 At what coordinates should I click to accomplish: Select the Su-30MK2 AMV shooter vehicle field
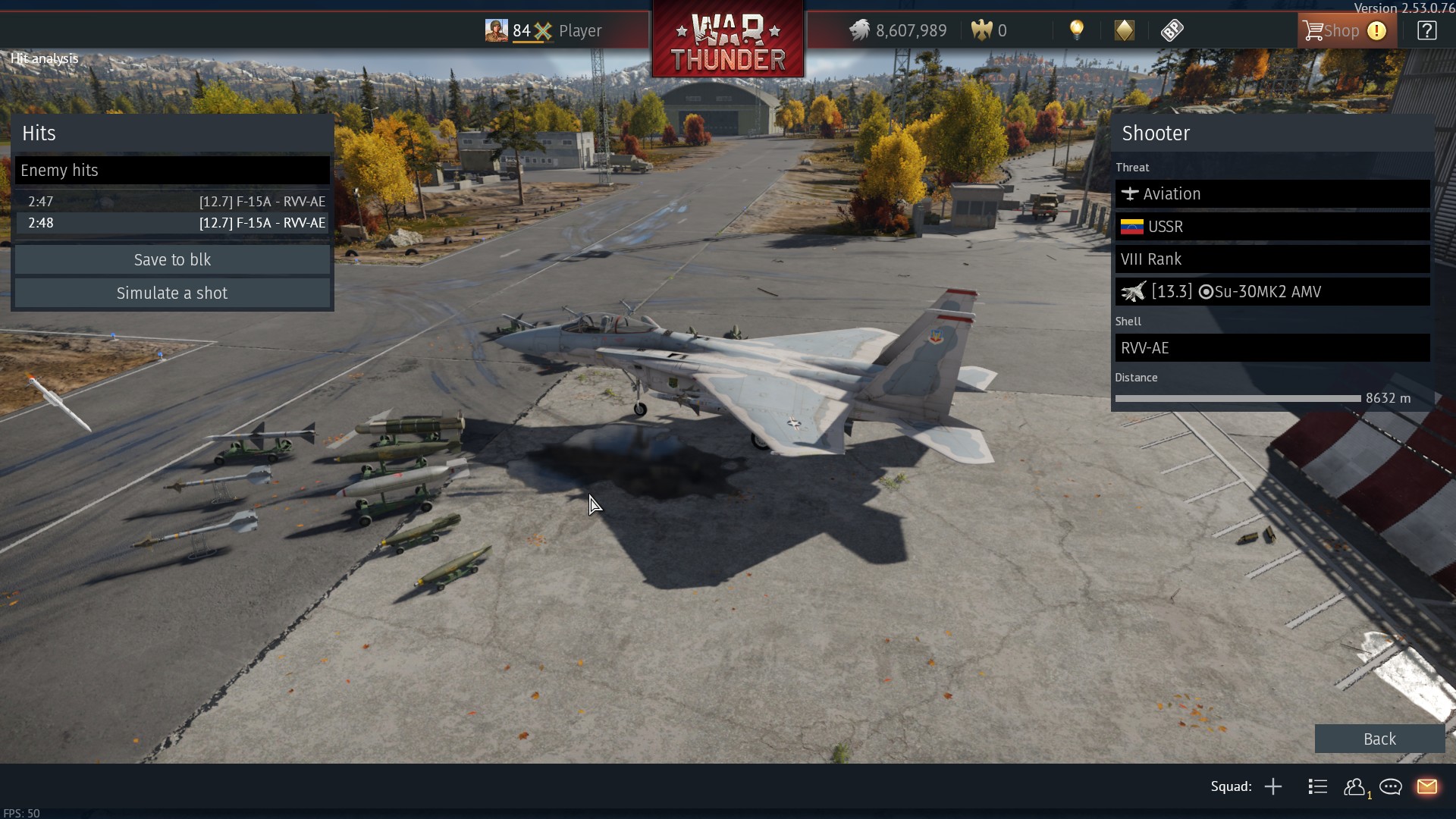[x=1272, y=292]
